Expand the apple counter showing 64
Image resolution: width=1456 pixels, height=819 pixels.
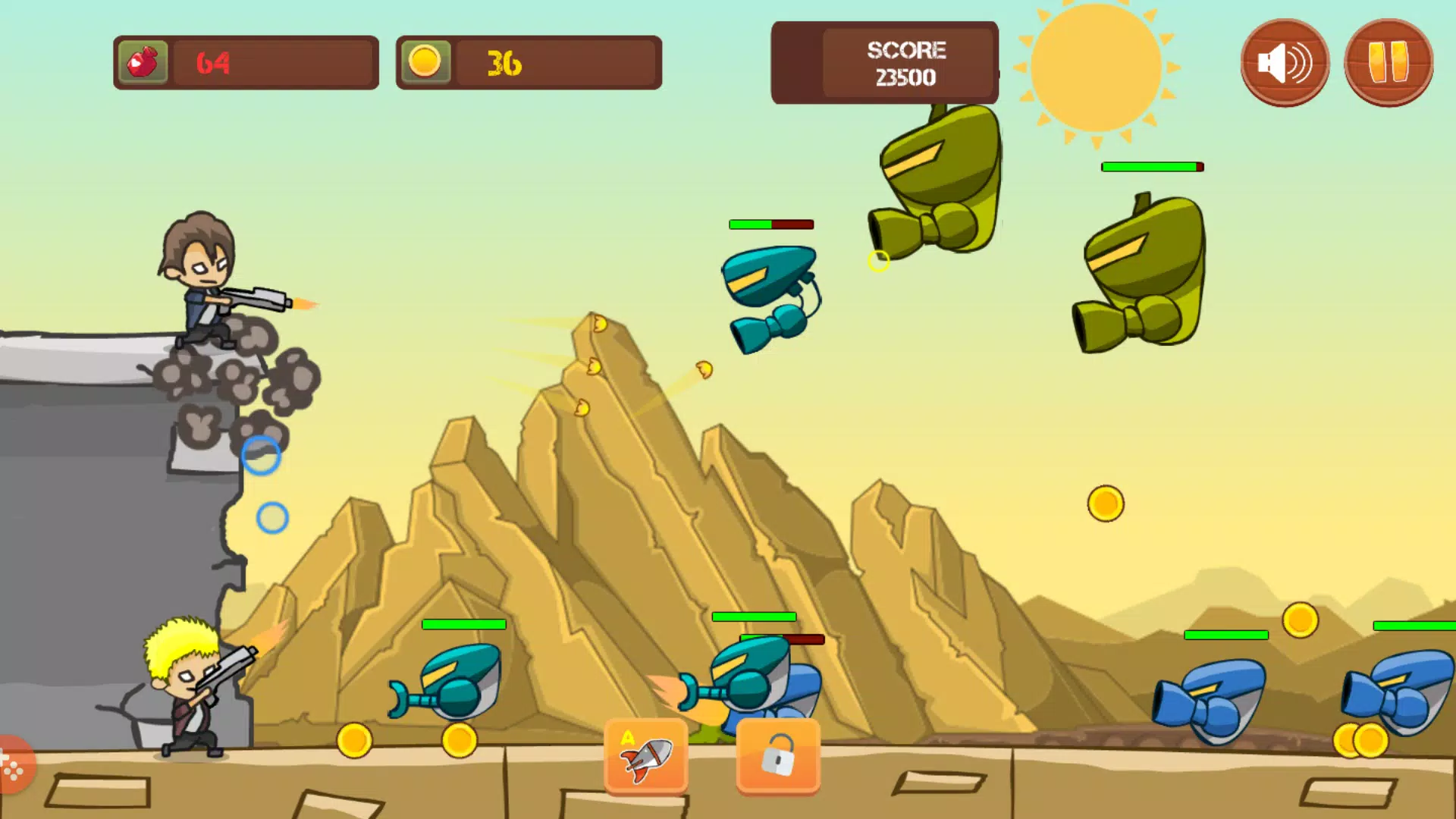click(244, 61)
